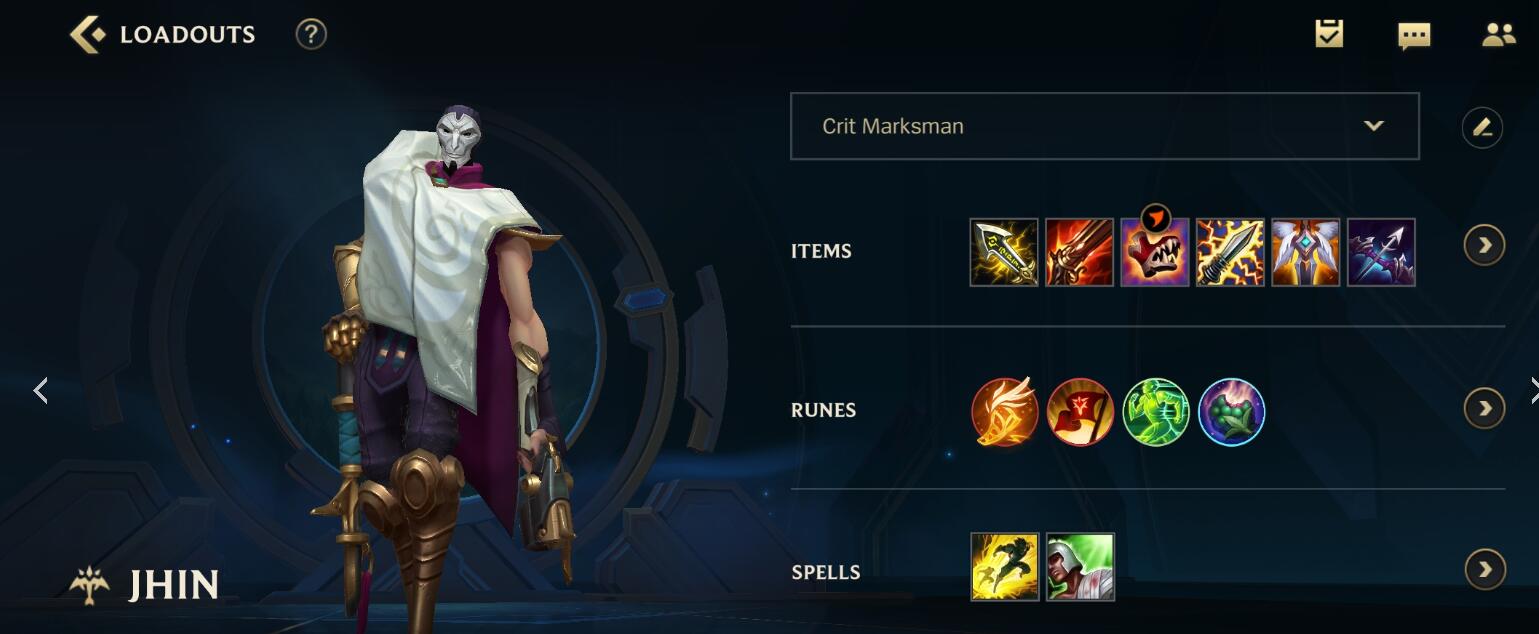Image resolution: width=1539 pixels, height=634 pixels.
Task: Select the green running figure rune
Action: tap(1156, 411)
